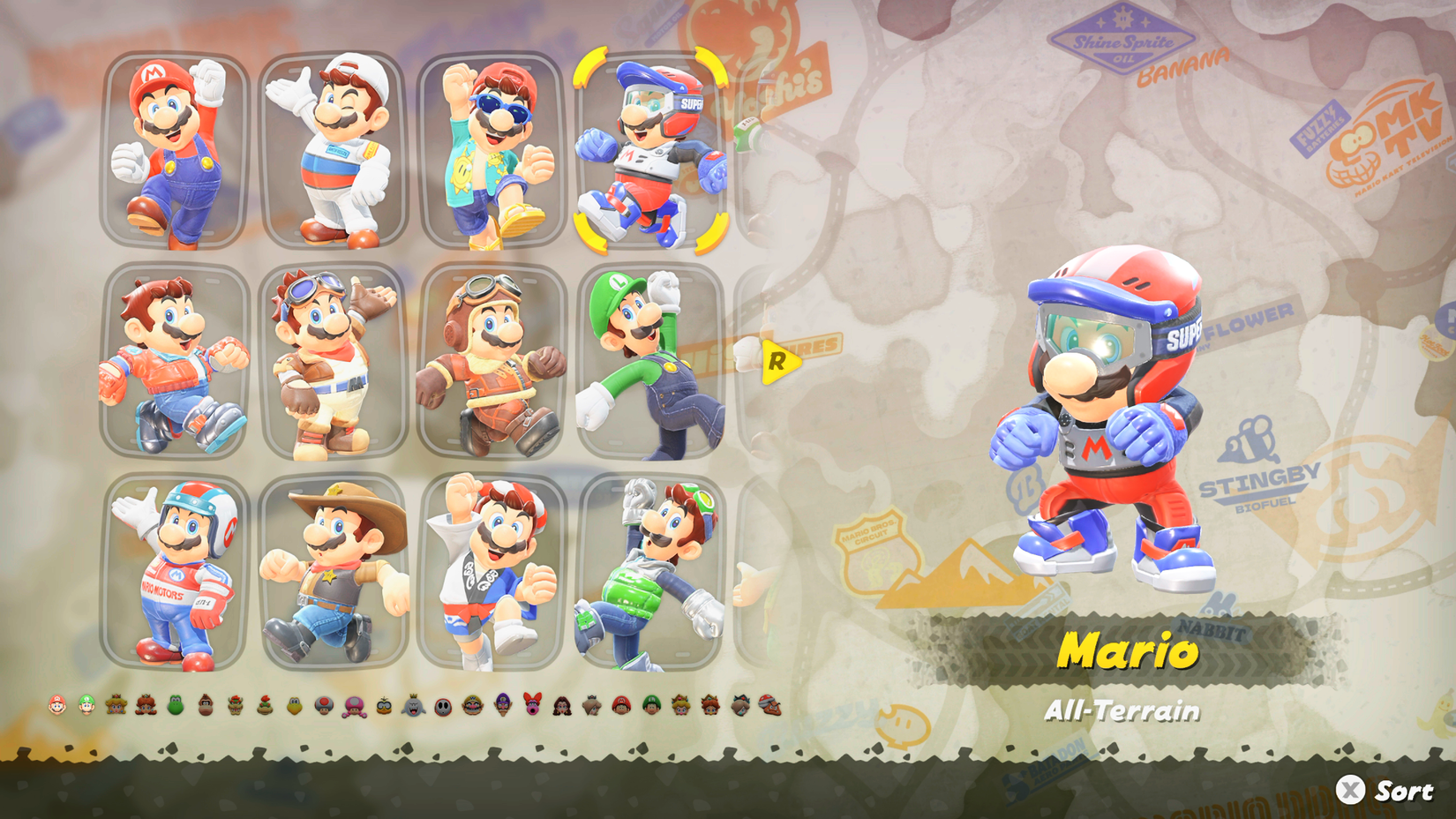Pick the Yoshi head icon
The width and height of the screenshot is (1456, 819).
pyautogui.click(x=173, y=706)
